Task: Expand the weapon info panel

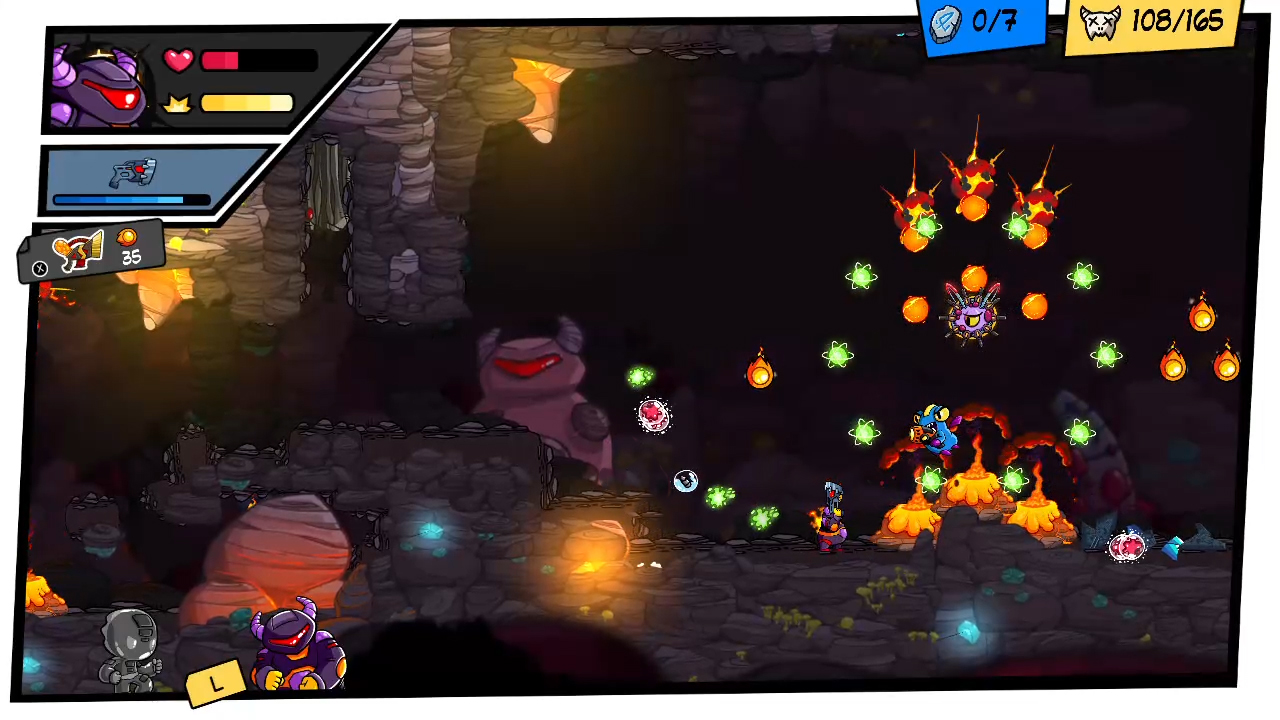Action: click(x=130, y=180)
